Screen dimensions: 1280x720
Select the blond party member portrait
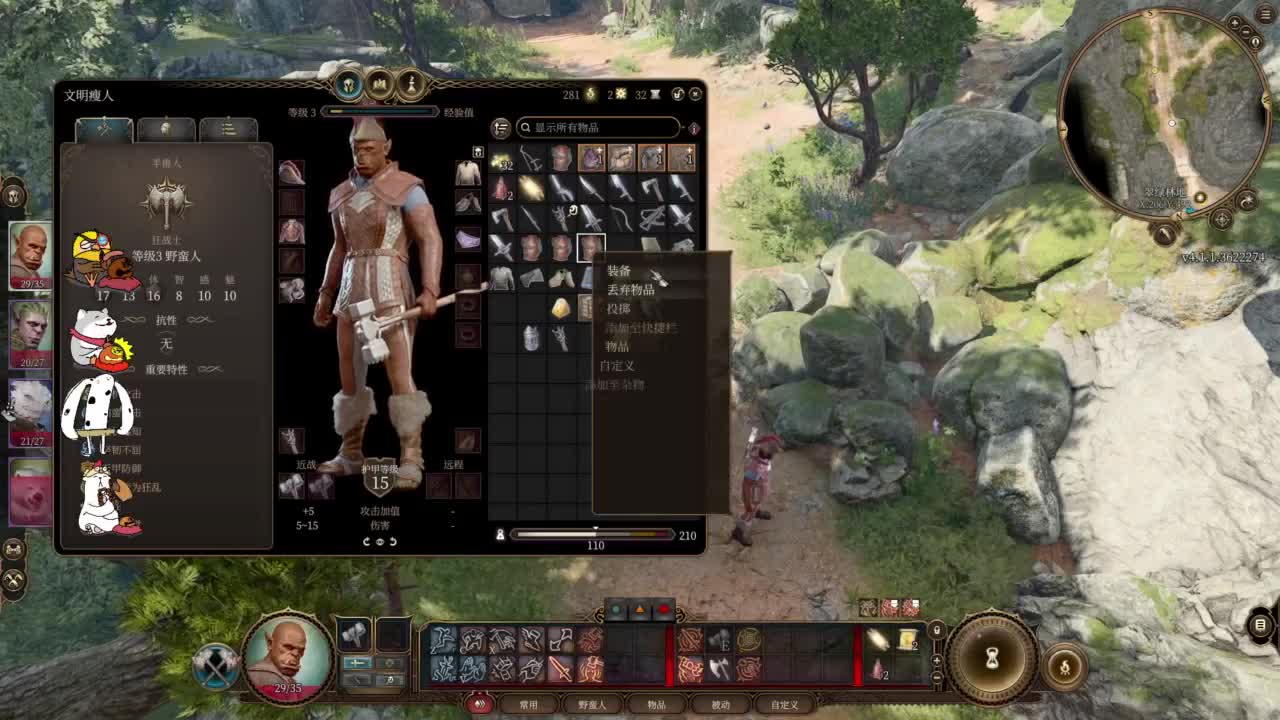30,335
